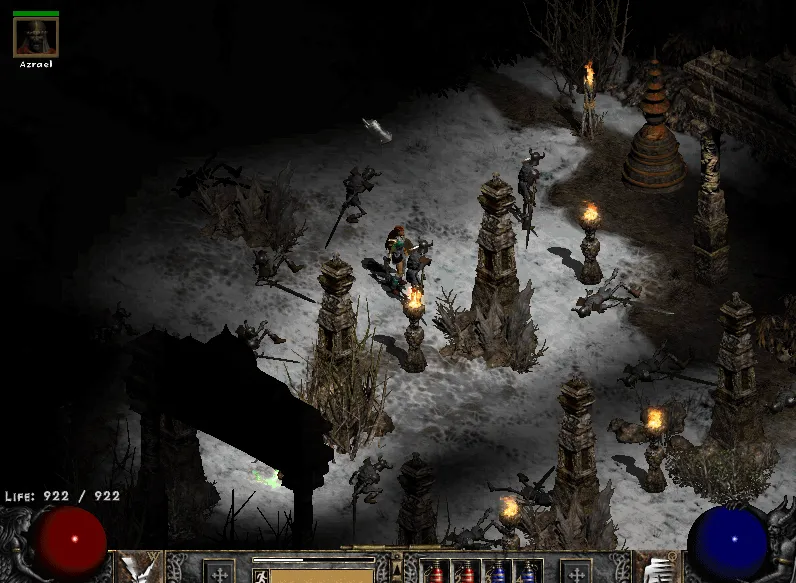Click the Azrael mercenary portrait
The width and height of the screenshot is (796, 583).
tap(36, 38)
